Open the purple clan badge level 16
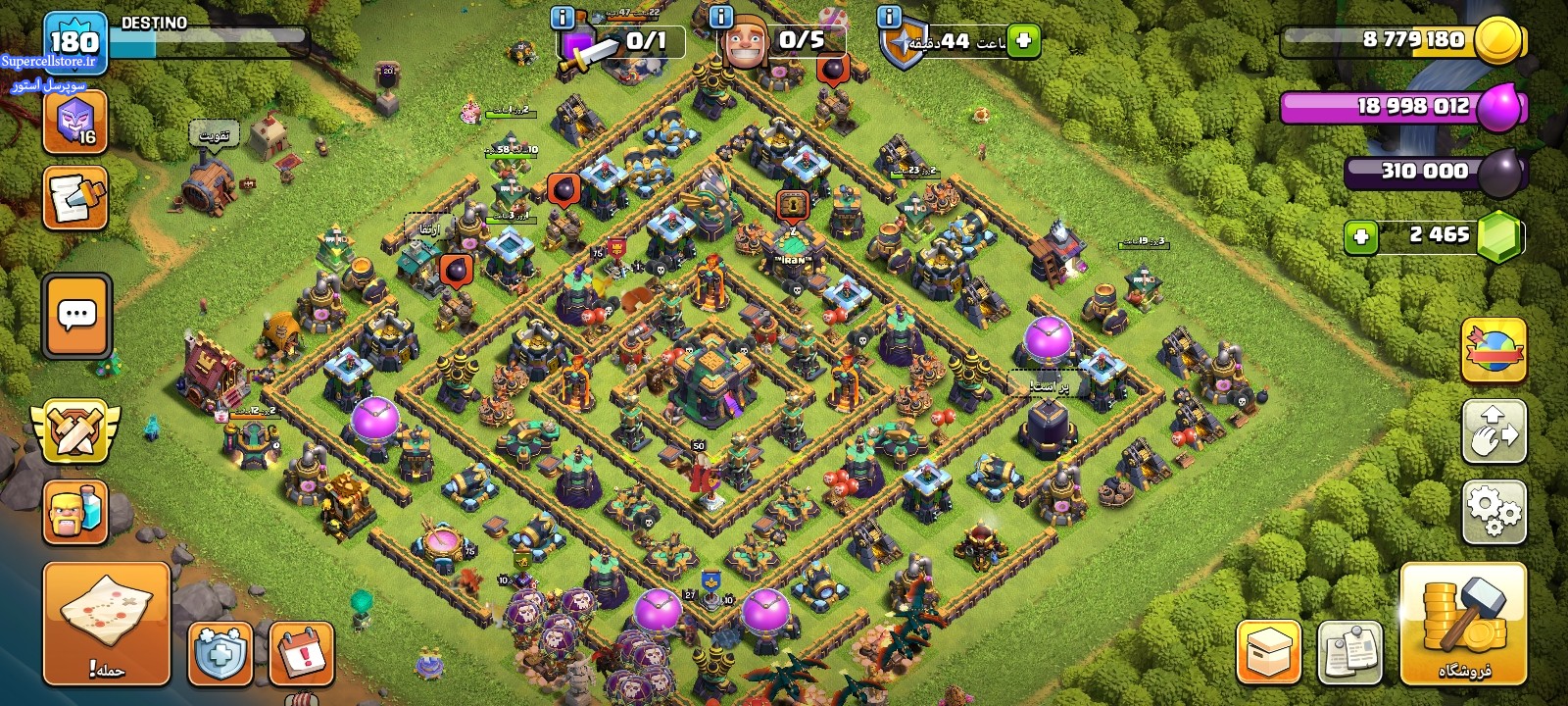 pyautogui.click(x=74, y=123)
